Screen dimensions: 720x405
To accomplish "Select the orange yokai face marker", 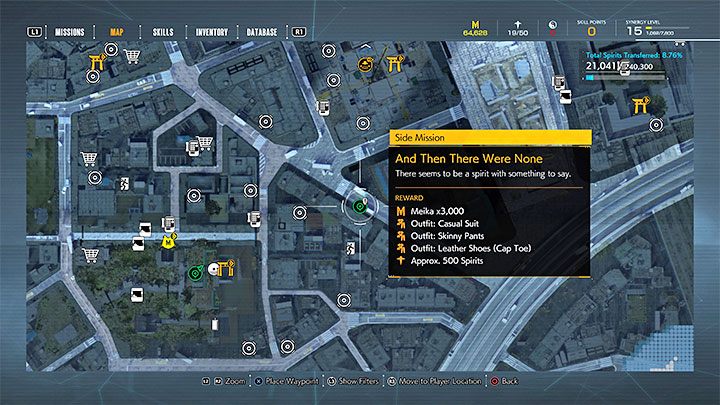I will pyautogui.click(x=366, y=65).
